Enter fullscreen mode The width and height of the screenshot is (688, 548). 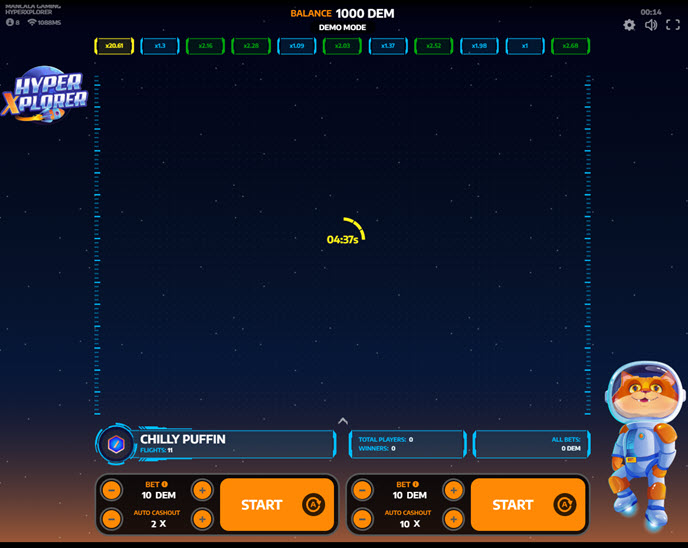pos(673,25)
